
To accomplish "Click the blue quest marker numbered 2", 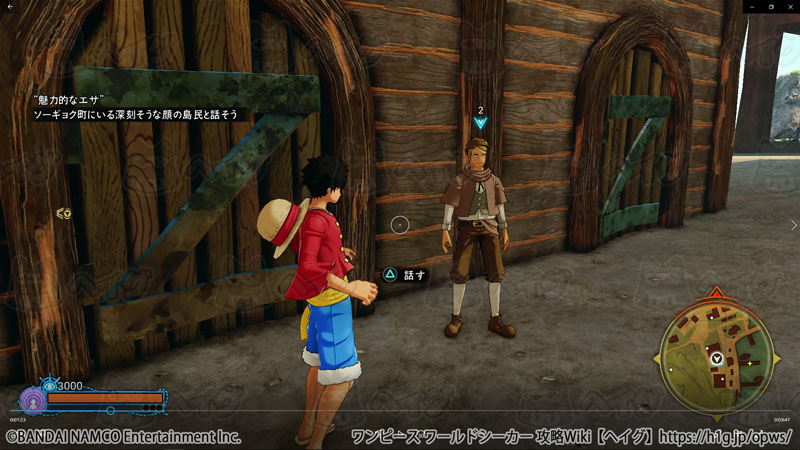I will [x=481, y=122].
